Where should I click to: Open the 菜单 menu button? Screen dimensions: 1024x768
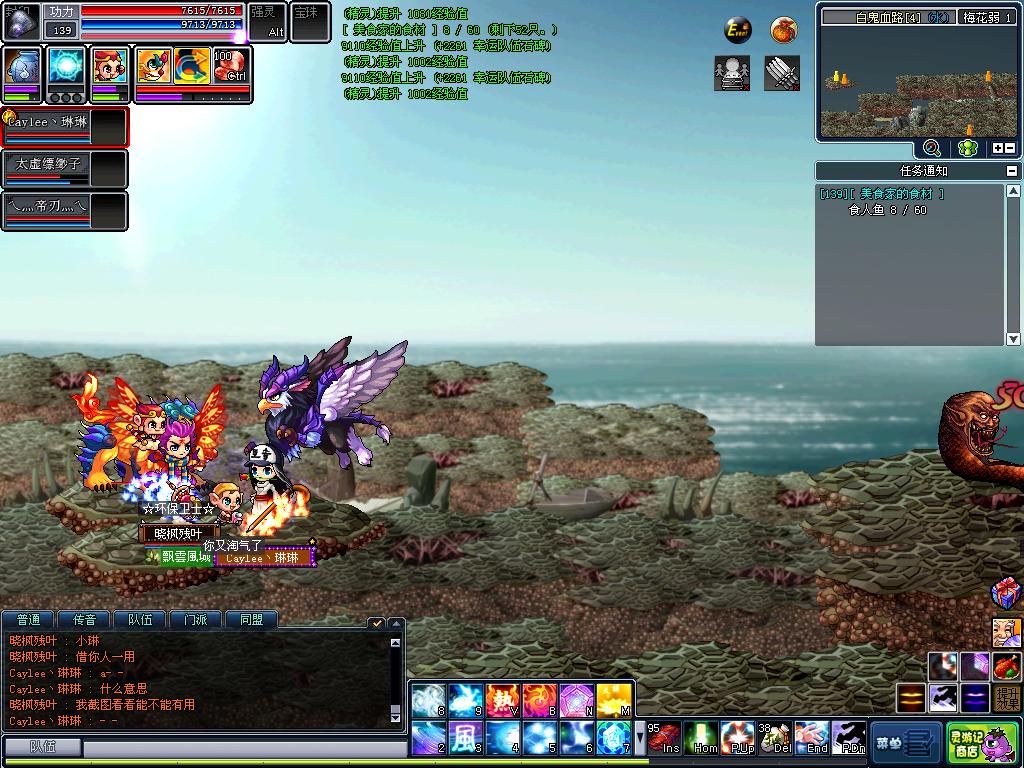pos(905,743)
